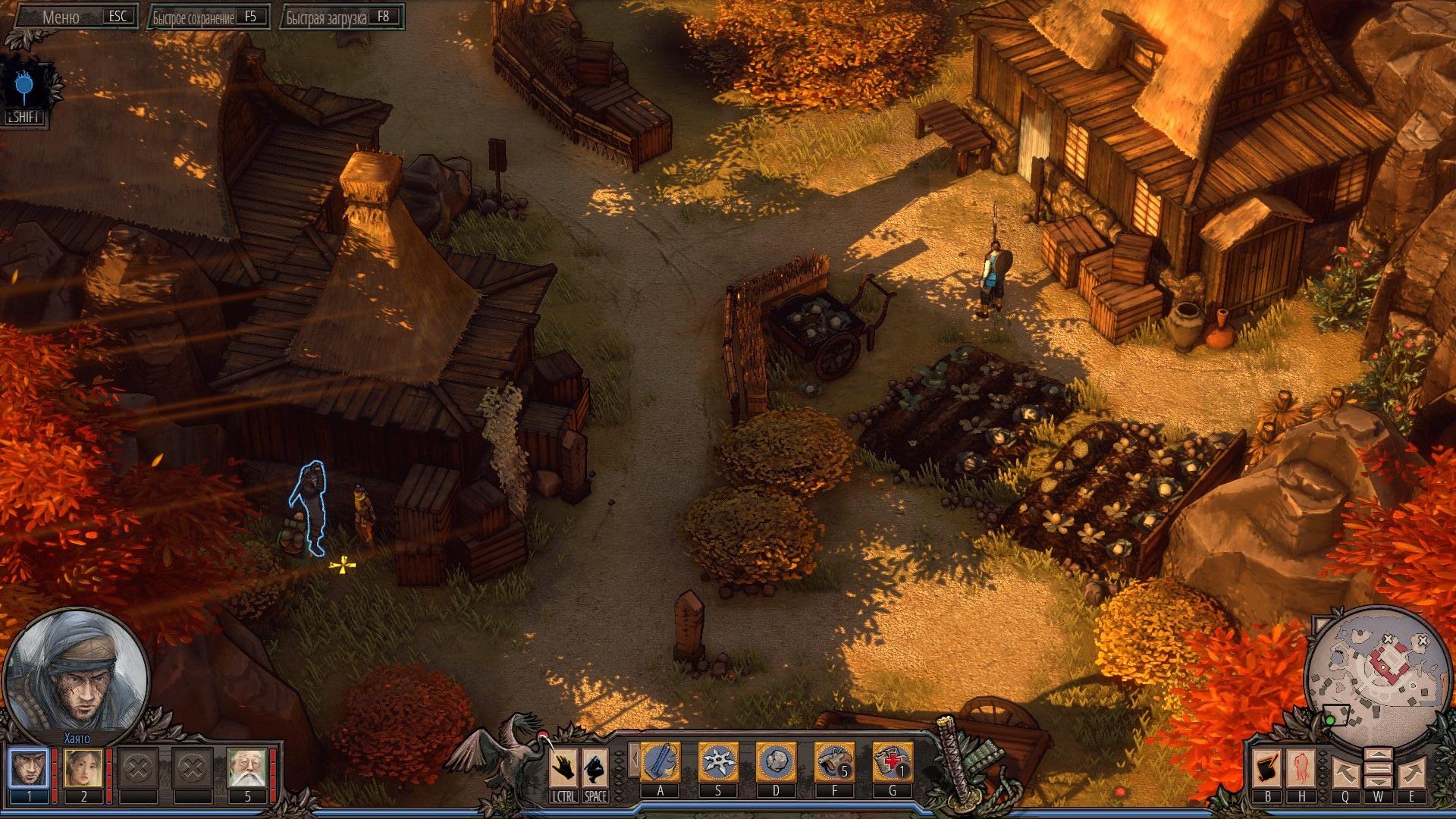Screen dimensions: 1456x819
Task: Toggle the red enemy highlight icon
Action: 1302,769
